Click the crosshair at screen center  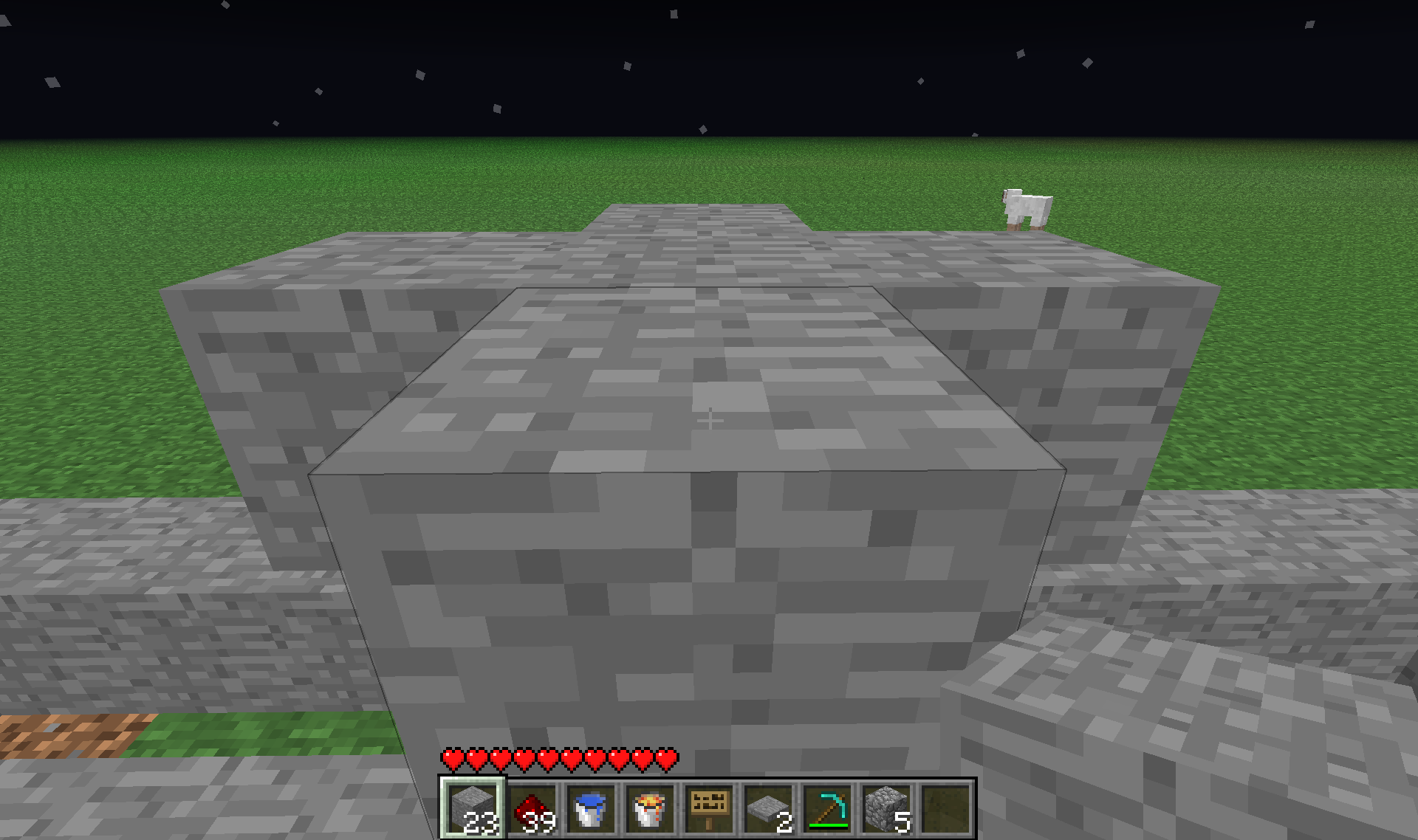(710, 419)
